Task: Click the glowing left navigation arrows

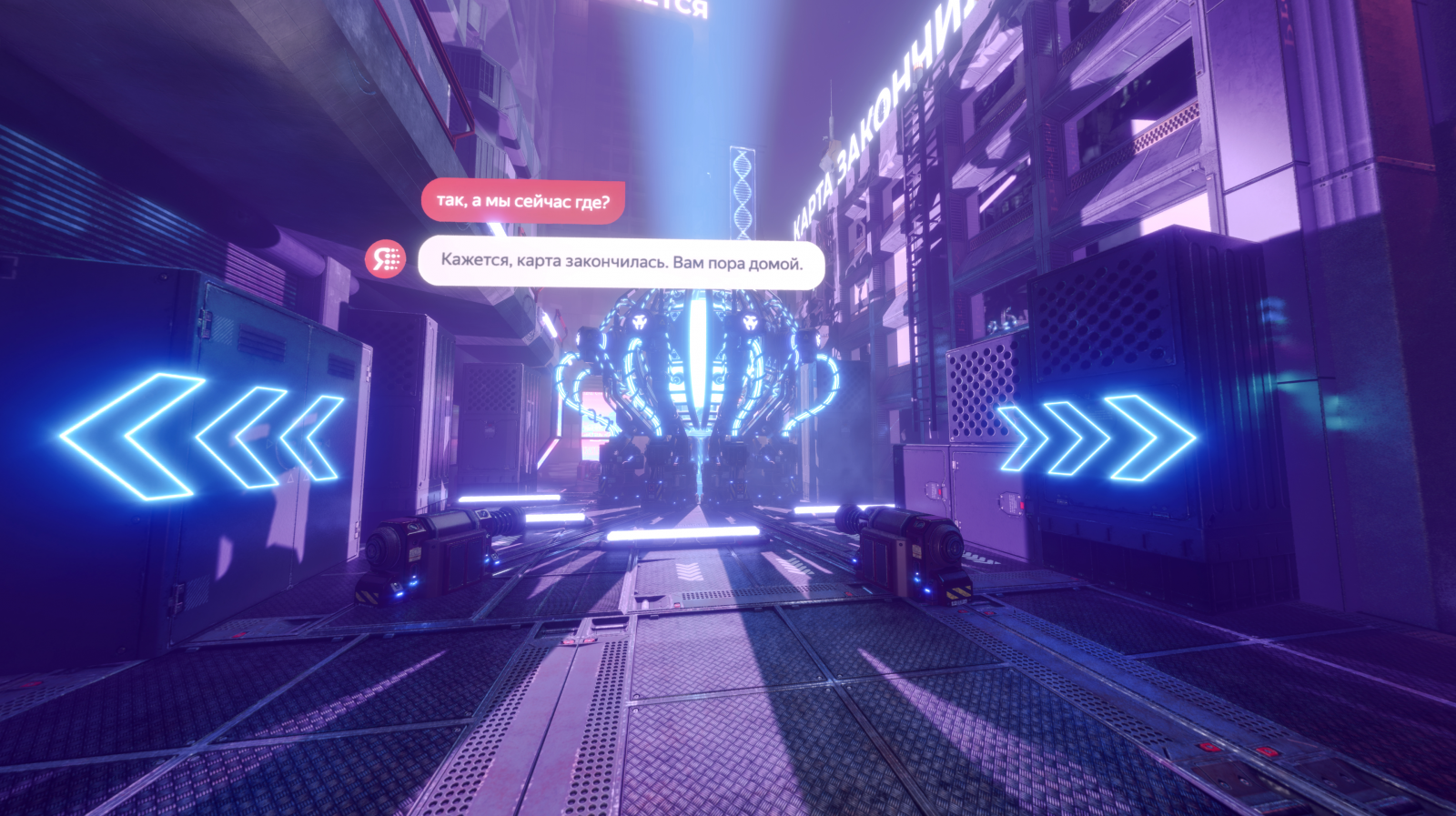Action: pos(202,437)
